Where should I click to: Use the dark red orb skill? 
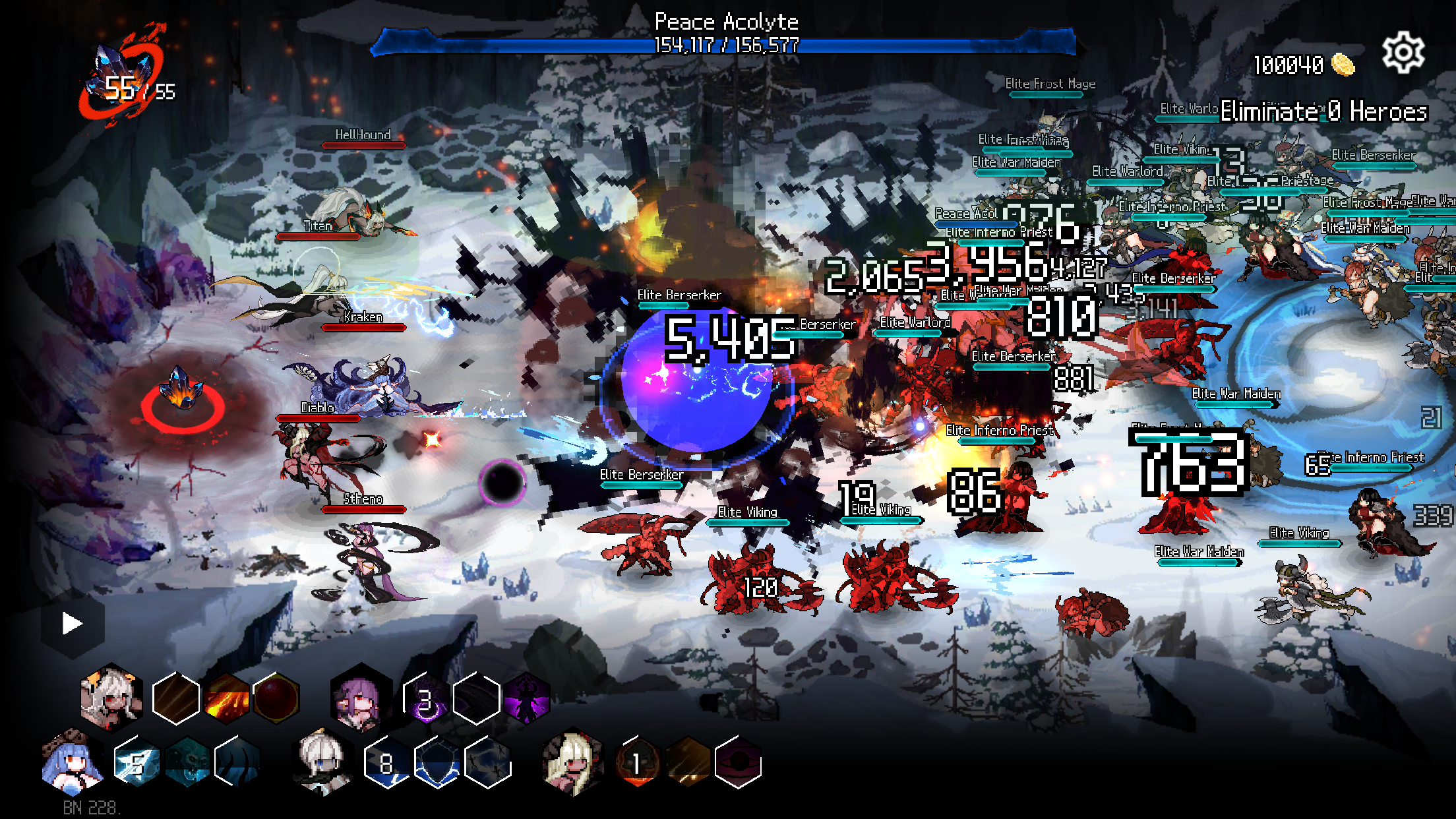(x=276, y=698)
